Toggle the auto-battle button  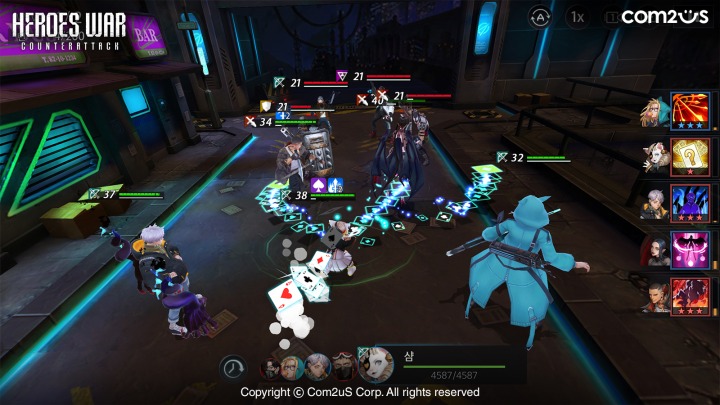tap(540, 16)
